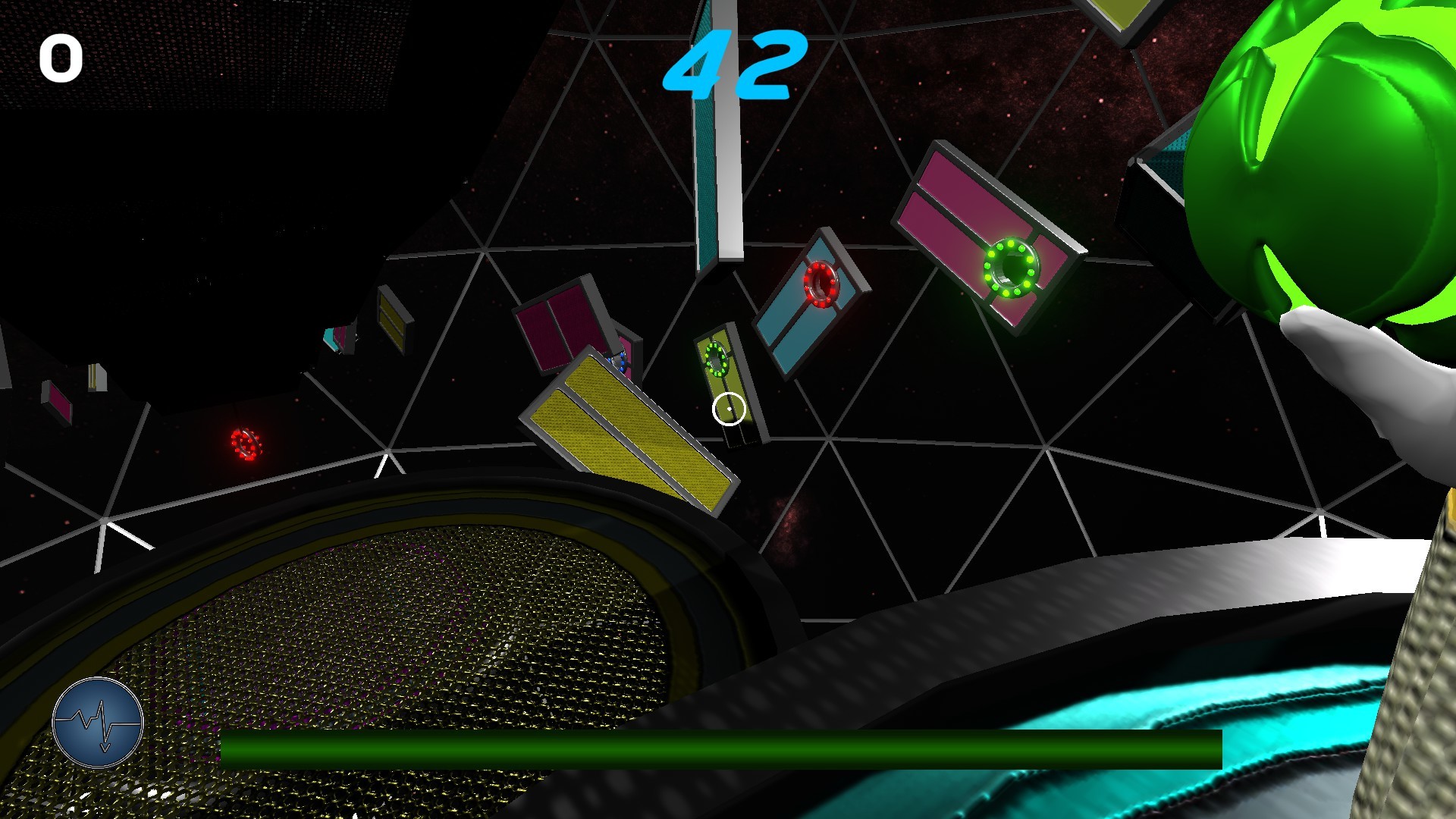Click the red ring on the cyan panel
Screen dimensions: 1456x819
(823, 284)
